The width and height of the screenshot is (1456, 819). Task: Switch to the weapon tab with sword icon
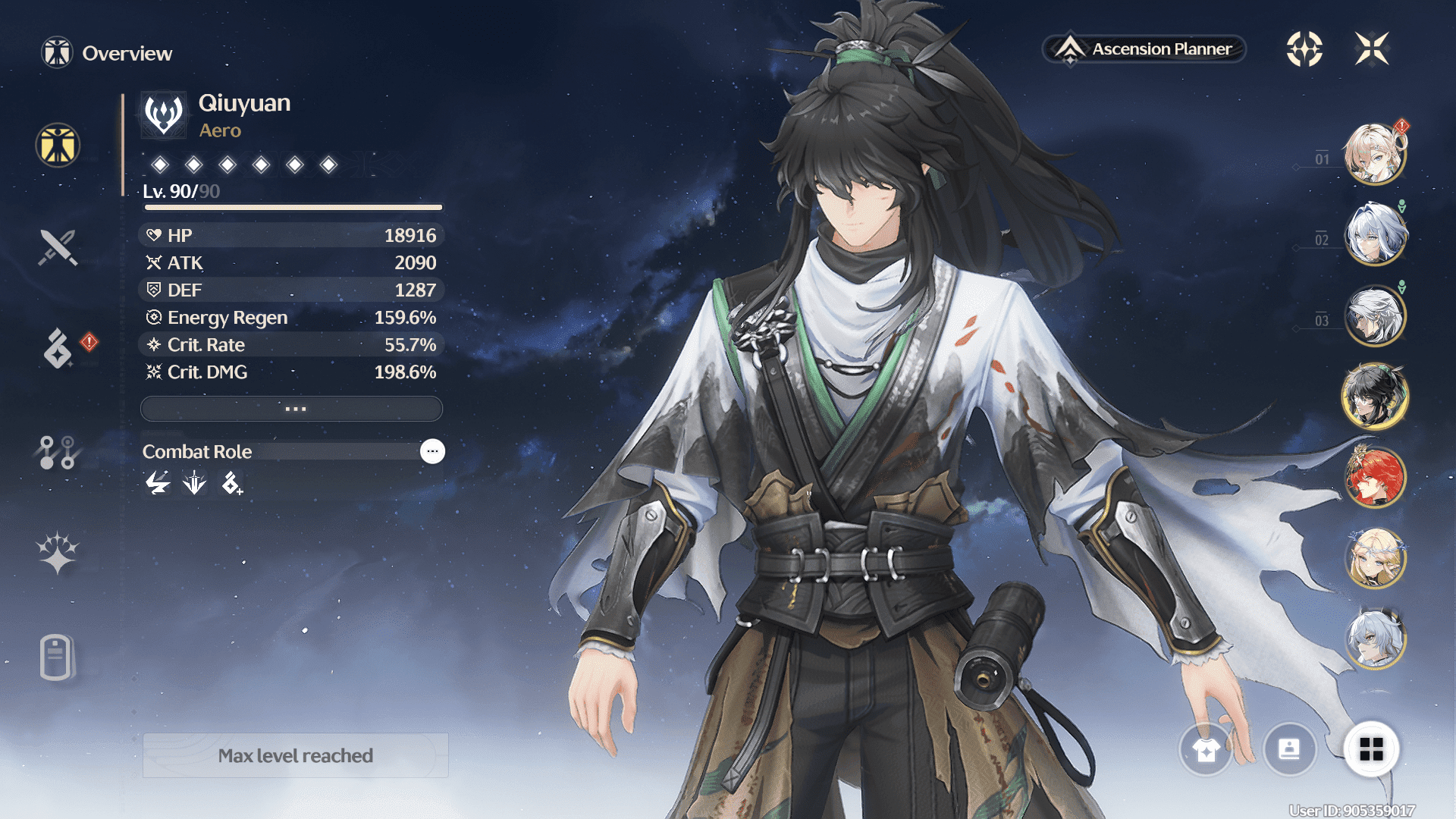(x=58, y=247)
